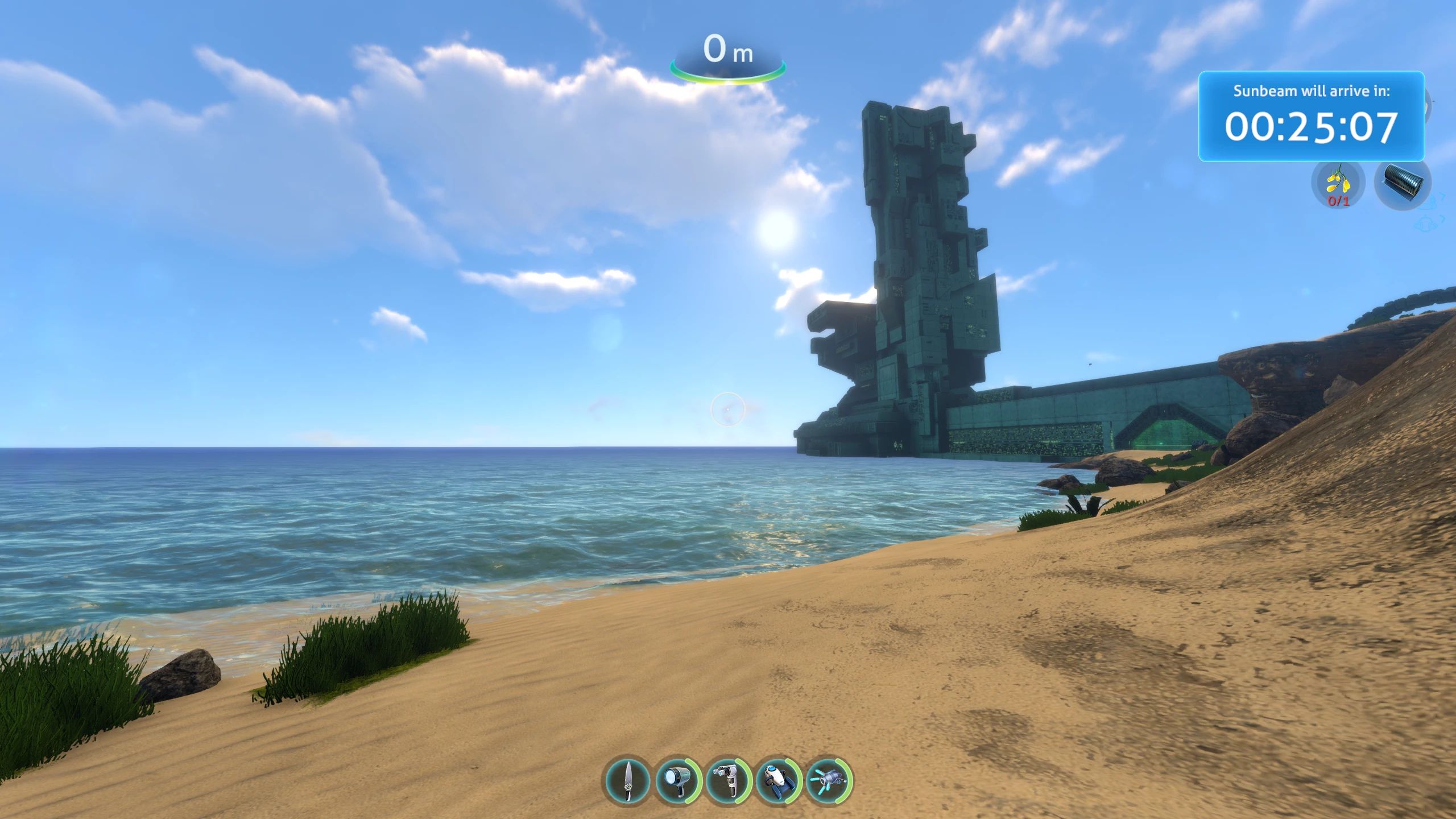The image size is (1456, 819).
Task: Click the red 0/1 counter under the seed icon
Action: [1338, 201]
